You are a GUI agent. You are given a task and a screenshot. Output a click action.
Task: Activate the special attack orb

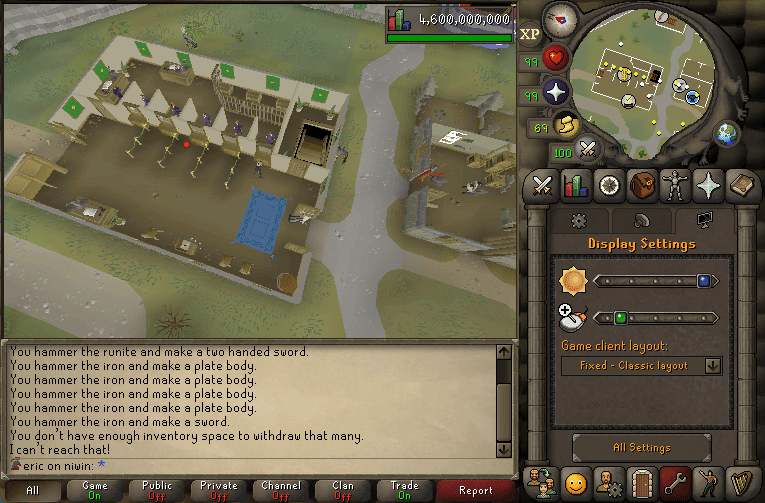(588, 150)
